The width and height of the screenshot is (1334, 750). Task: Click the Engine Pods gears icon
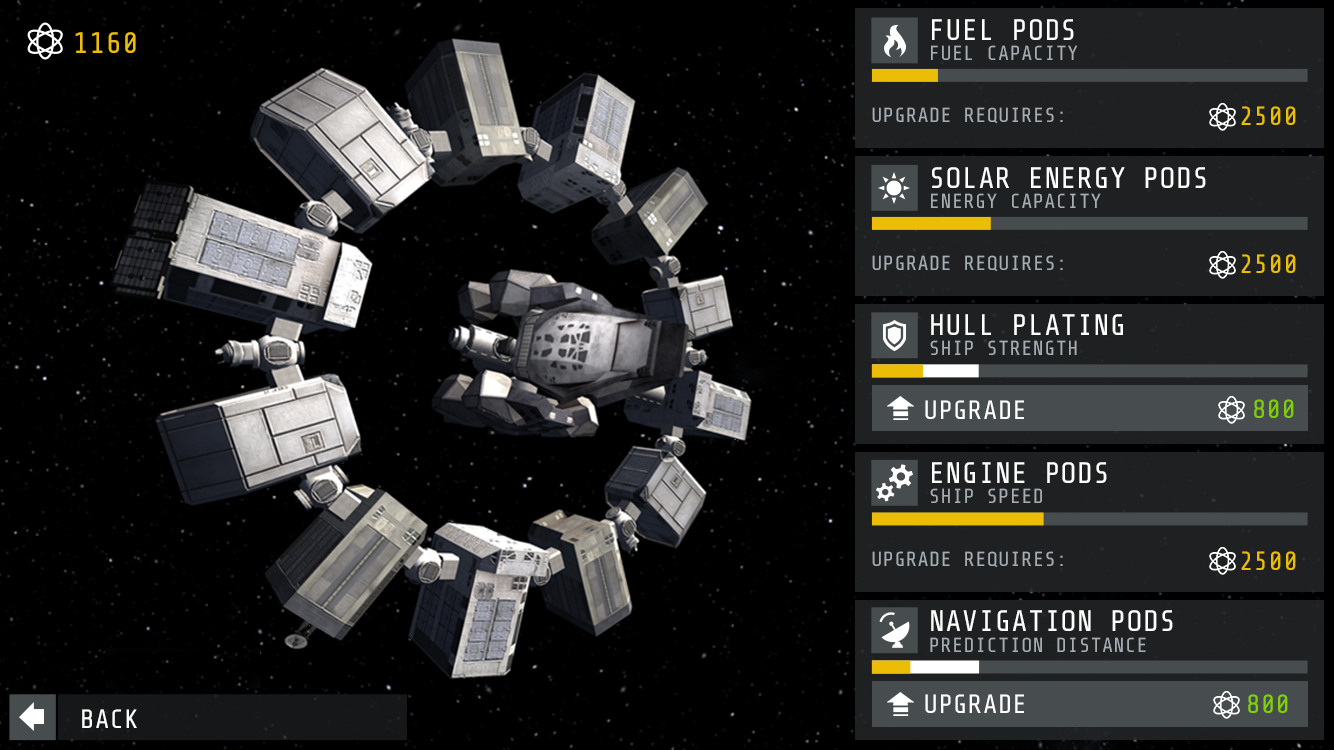[894, 483]
